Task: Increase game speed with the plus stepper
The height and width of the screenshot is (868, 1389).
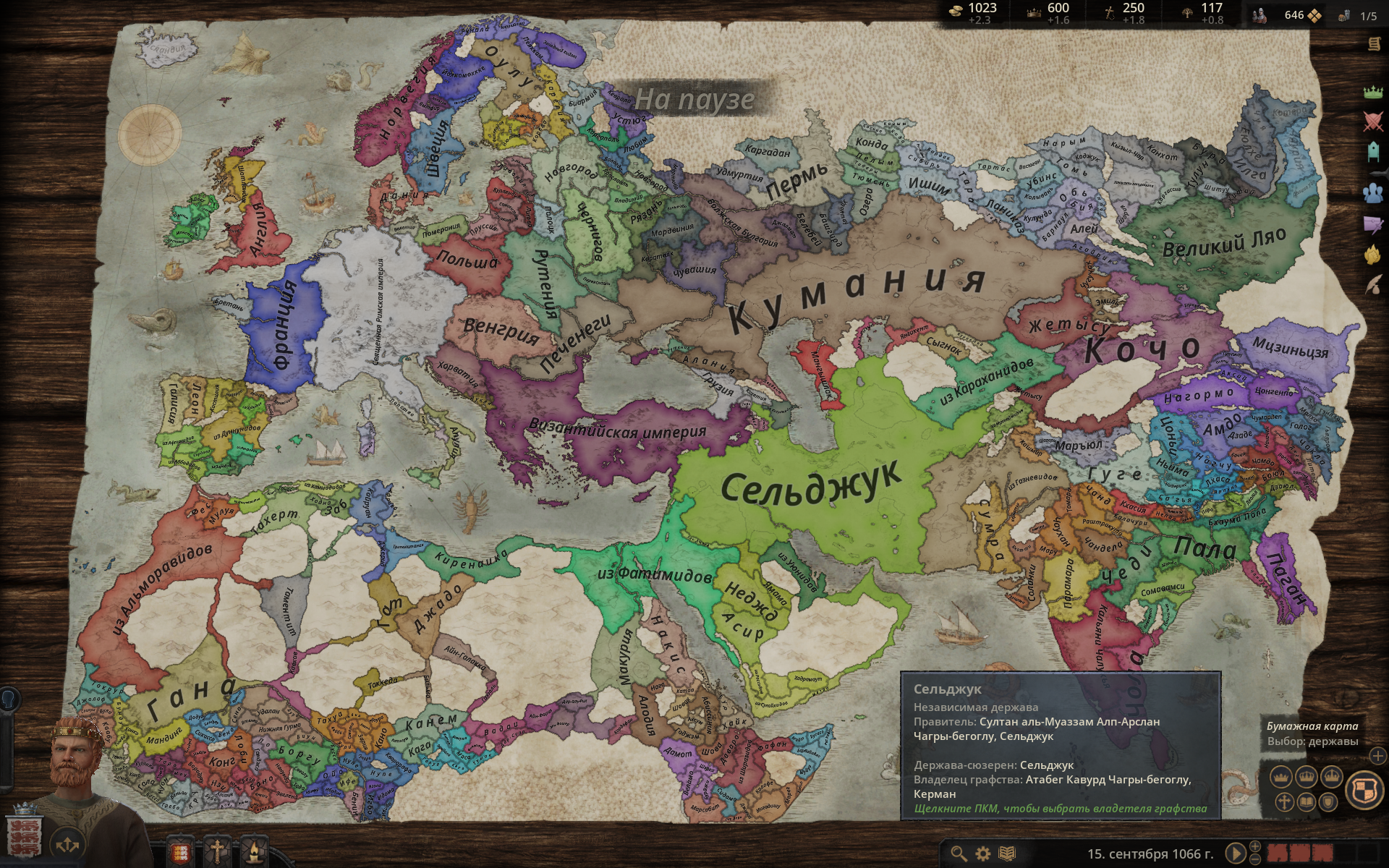Action: [x=1254, y=848]
